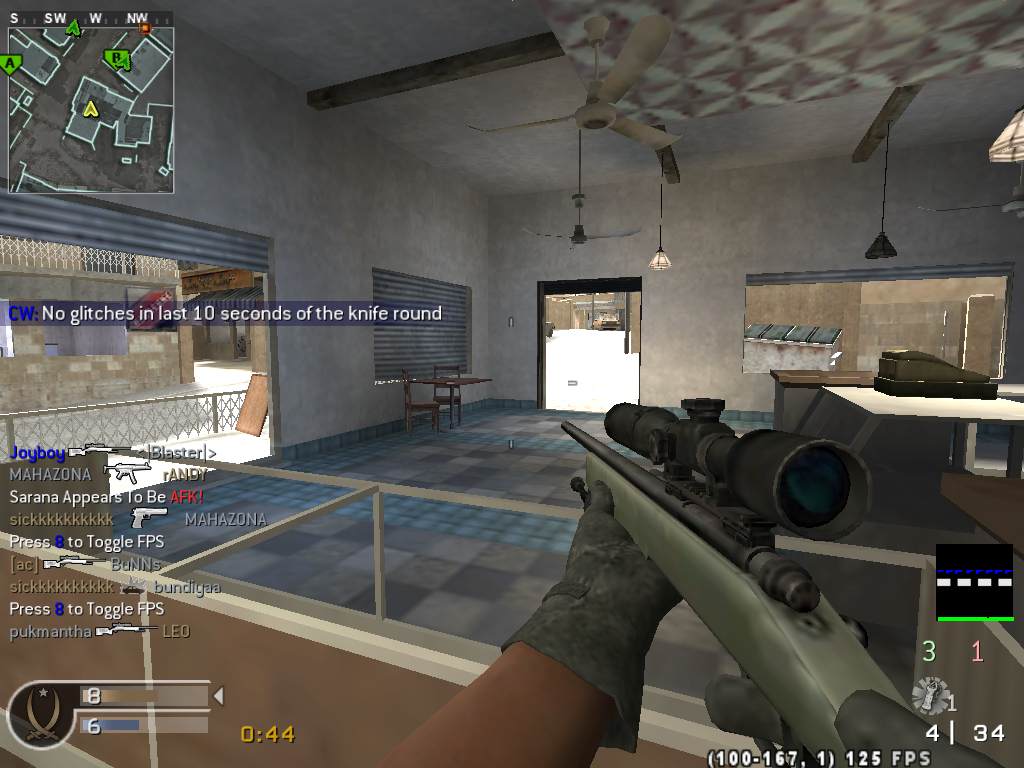Click the compass strip above the minimap
This screenshot has width=1024, height=768.
click(x=90, y=18)
